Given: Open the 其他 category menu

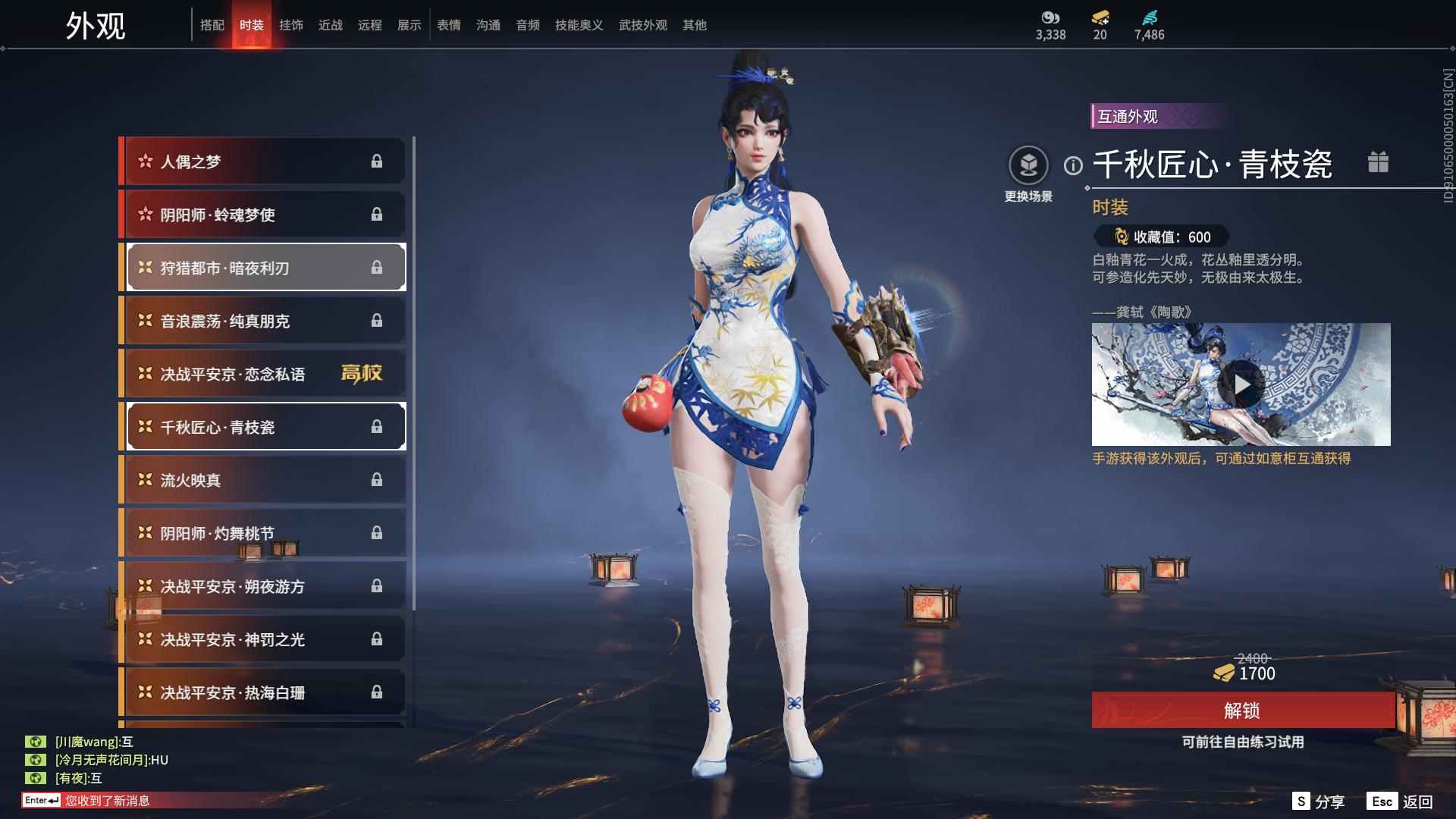Looking at the screenshot, I should pos(694,24).
